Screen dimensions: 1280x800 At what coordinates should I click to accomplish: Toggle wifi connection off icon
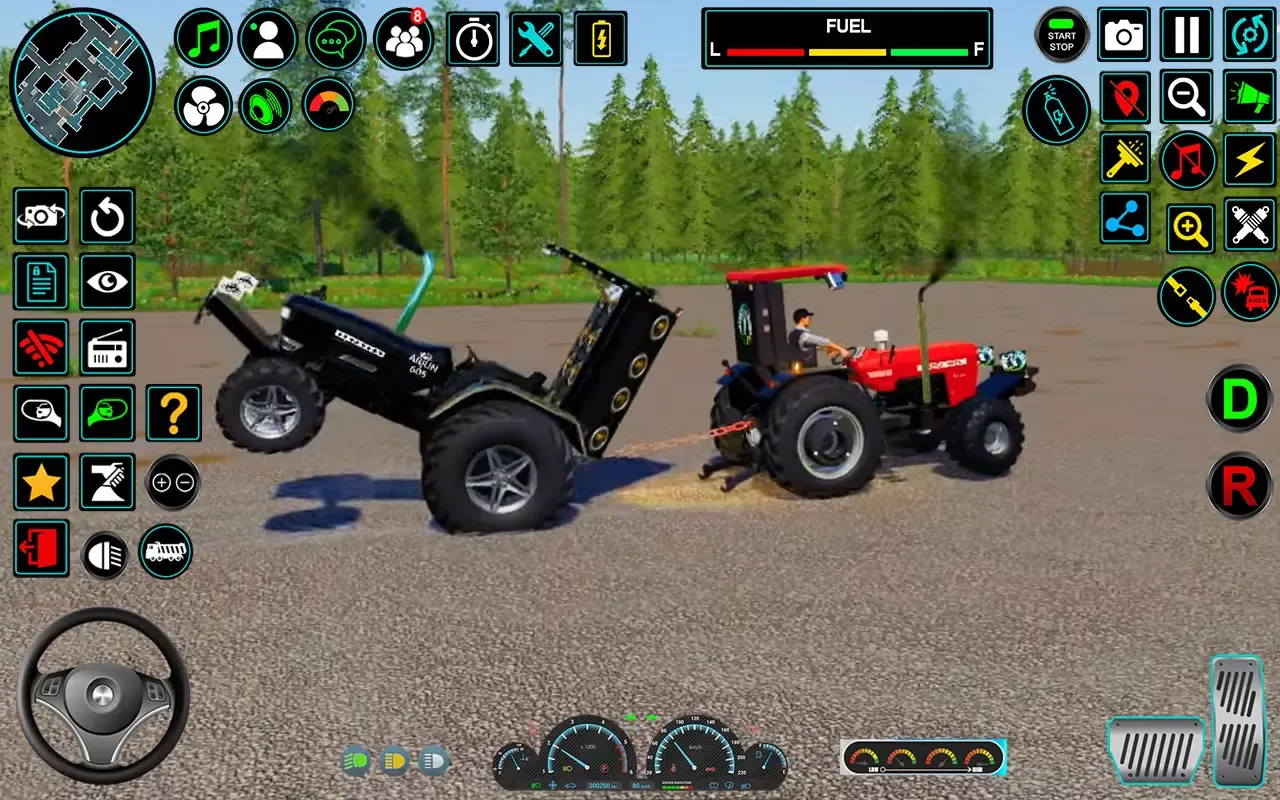click(x=41, y=347)
